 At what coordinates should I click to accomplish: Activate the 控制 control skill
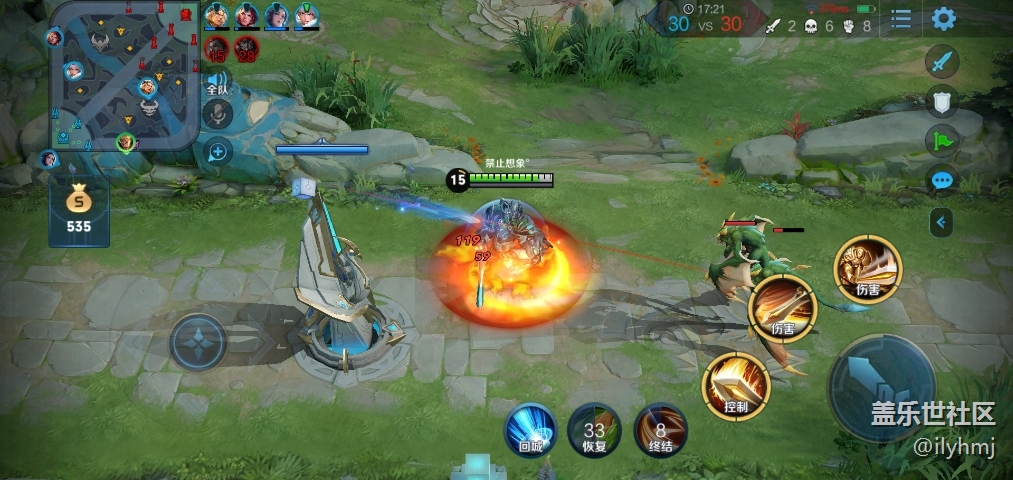736,386
